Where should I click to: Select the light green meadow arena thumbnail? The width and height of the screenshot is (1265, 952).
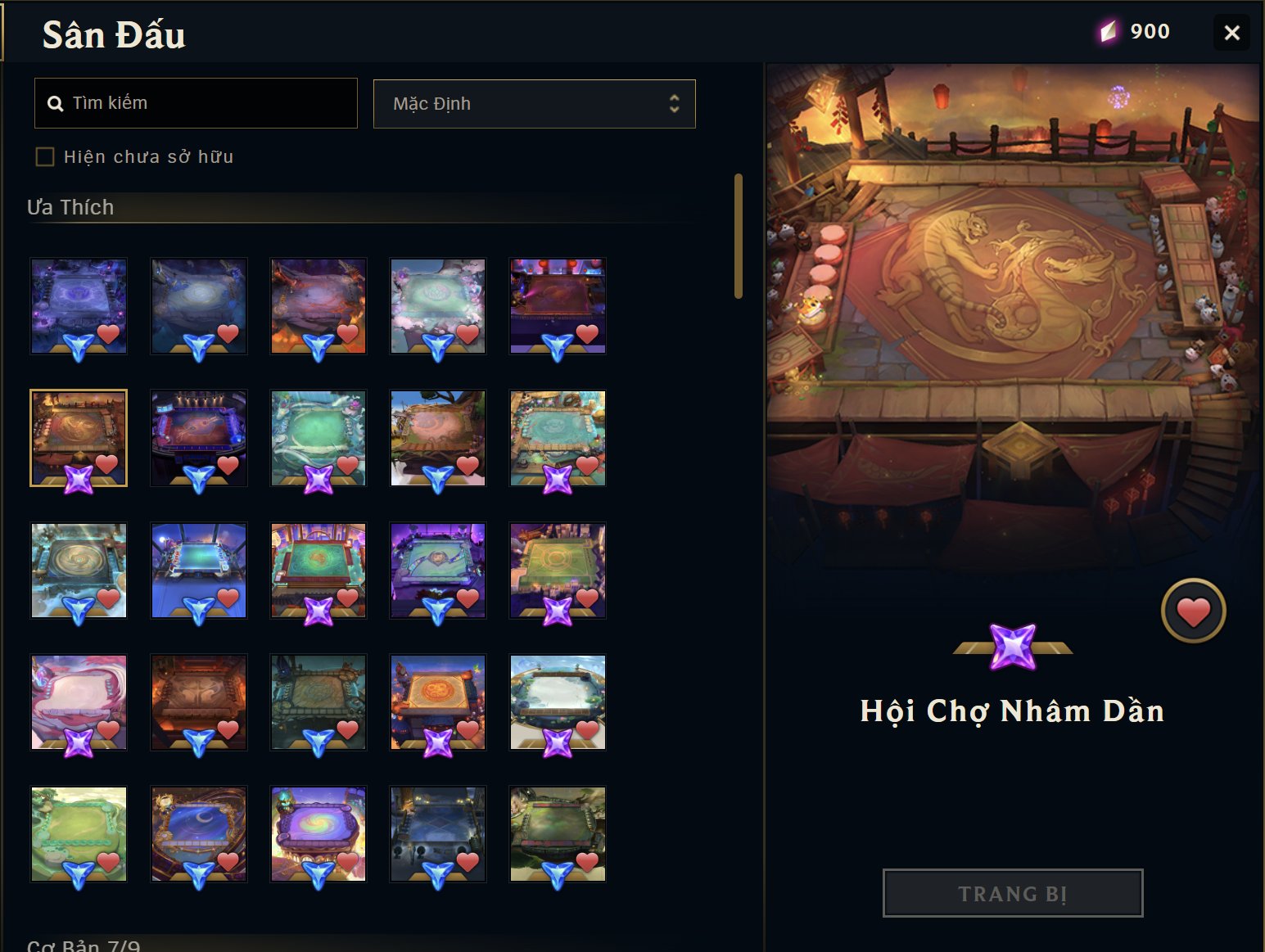[79, 833]
